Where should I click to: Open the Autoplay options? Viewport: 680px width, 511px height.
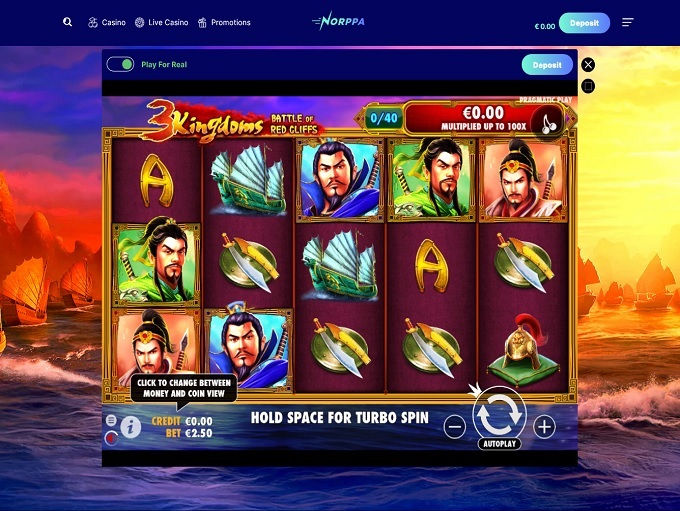tap(499, 443)
